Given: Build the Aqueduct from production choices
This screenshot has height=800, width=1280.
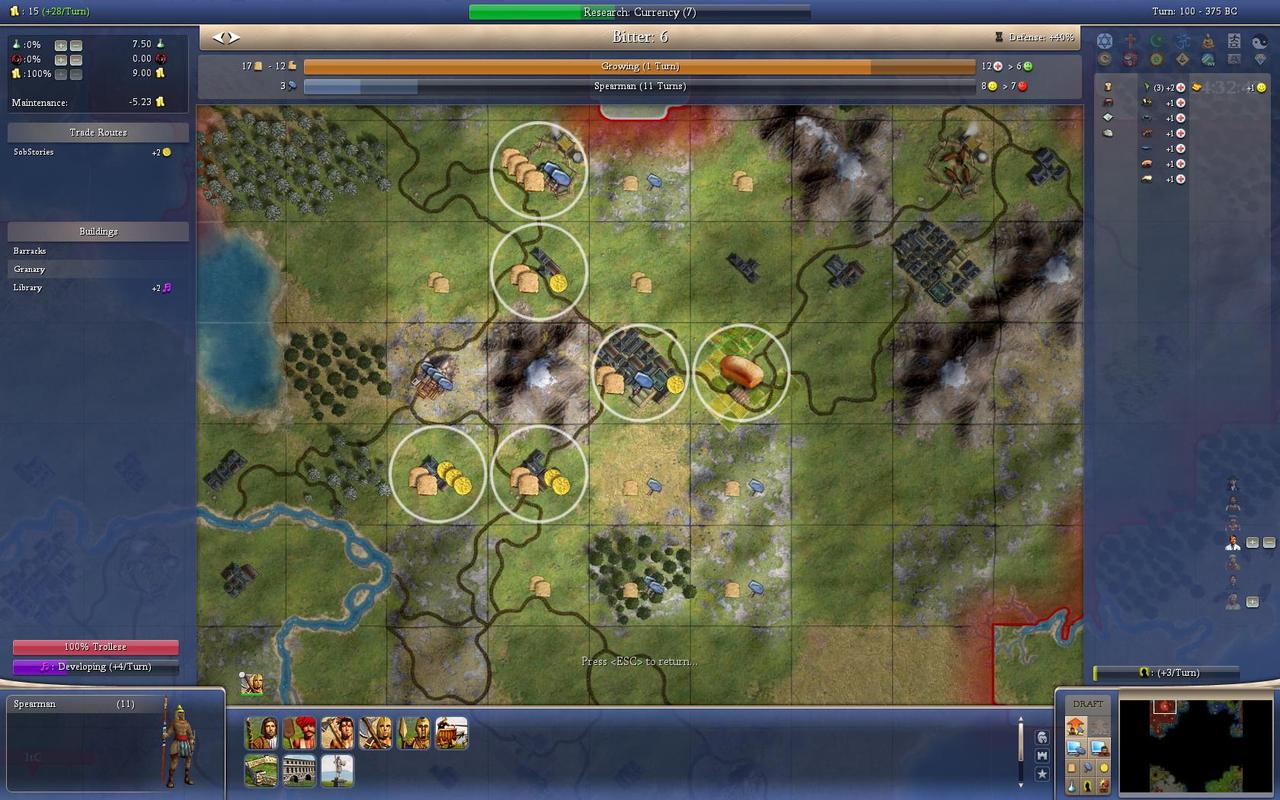Looking at the screenshot, I should pyautogui.click(x=299, y=770).
